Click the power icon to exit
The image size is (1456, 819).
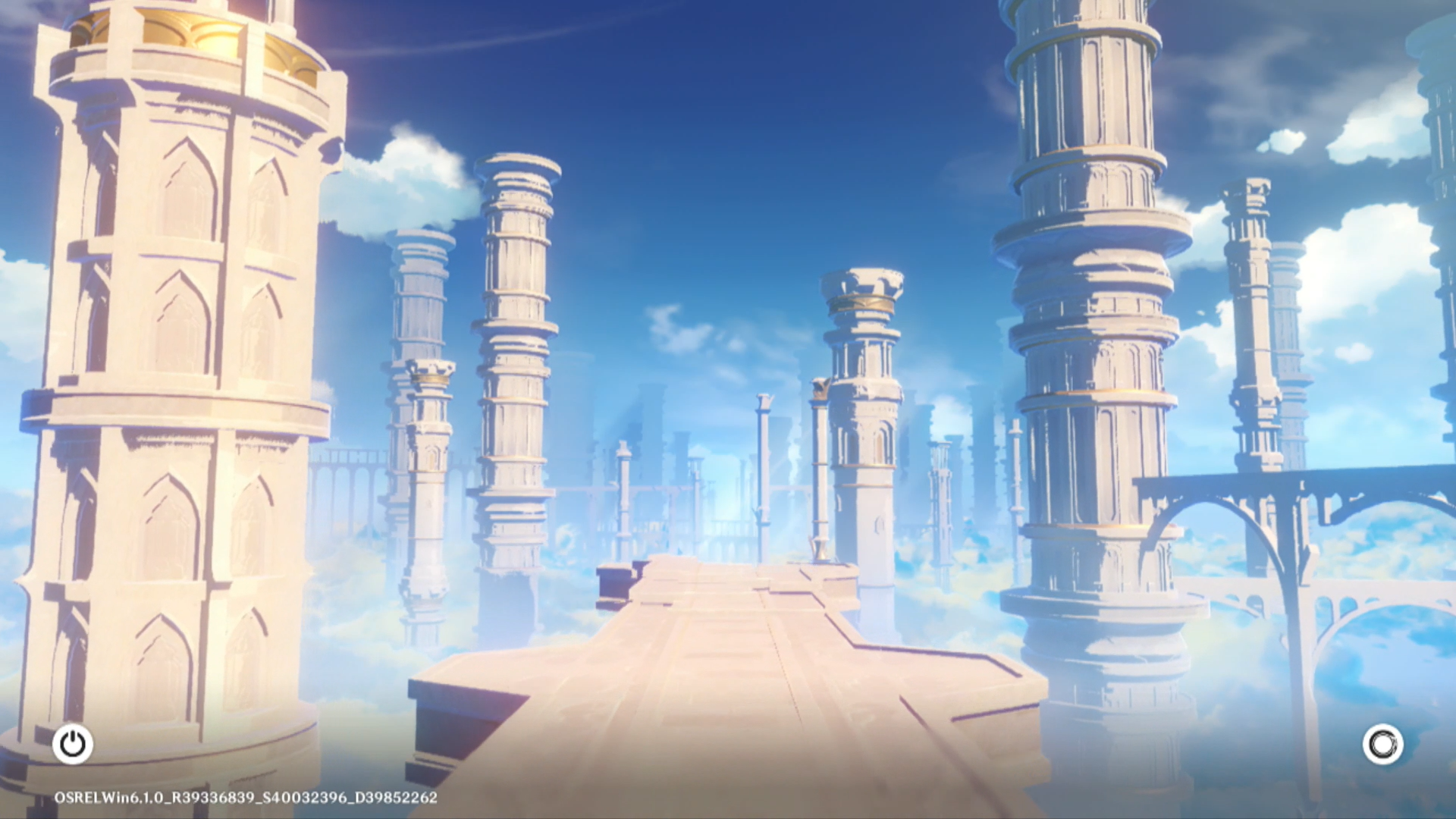[73, 744]
